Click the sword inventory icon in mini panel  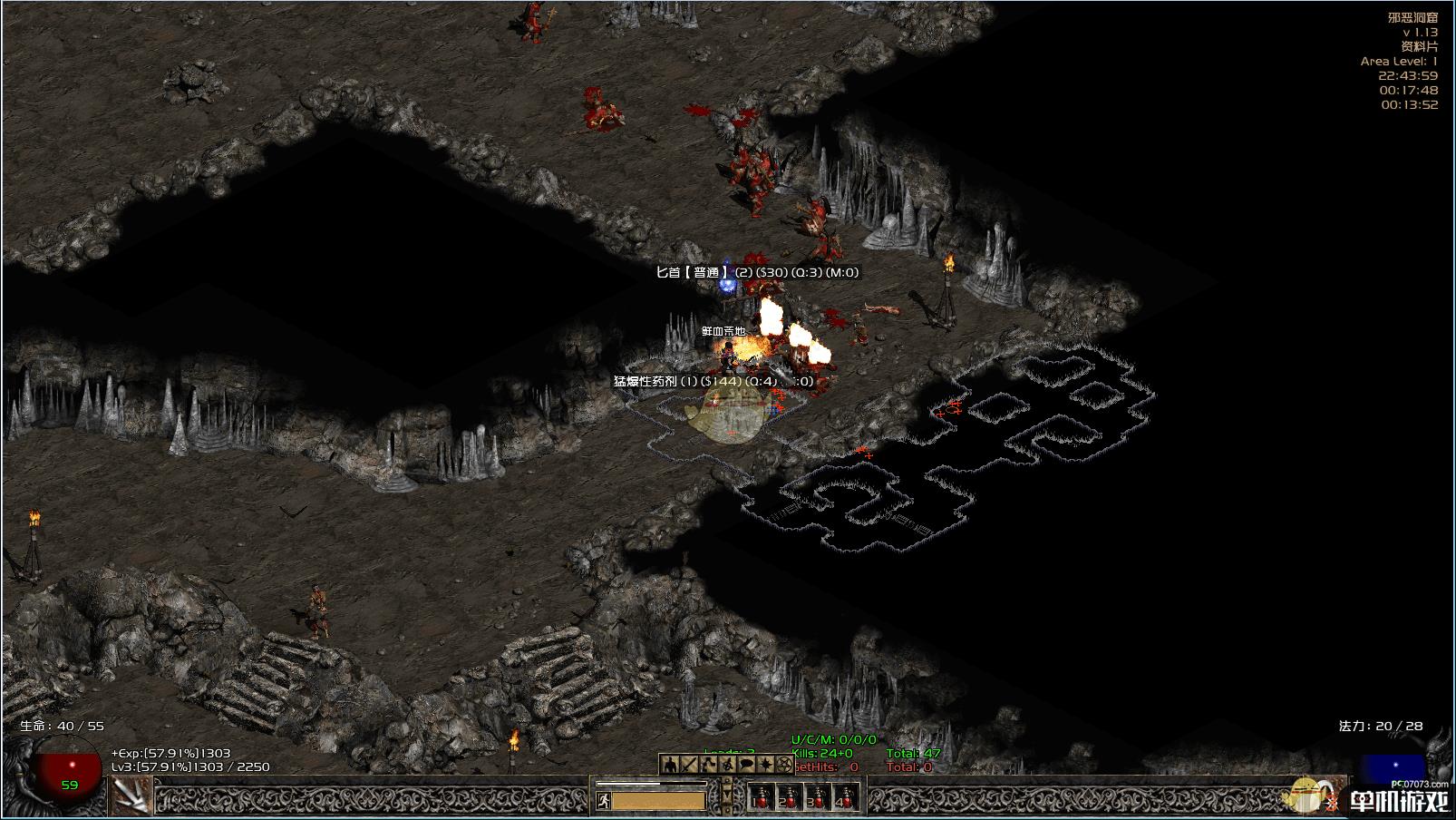pos(687,764)
